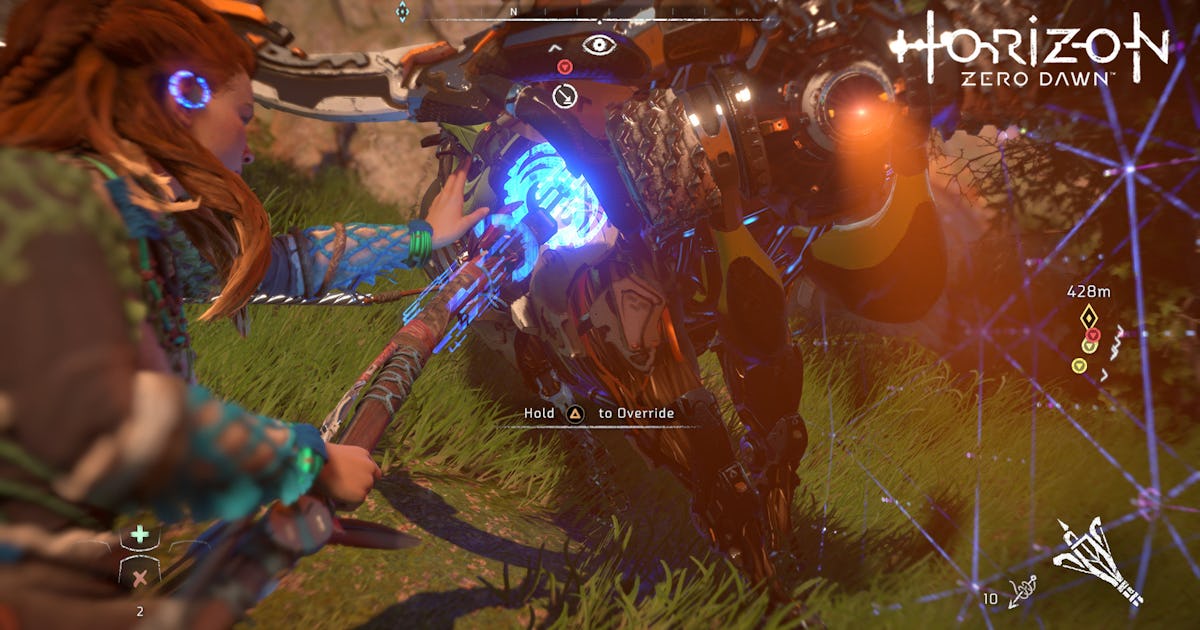Image resolution: width=1200 pixels, height=630 pixels.
Task: Select the eye stealth visibility icon
Action: tap(599, 45)
